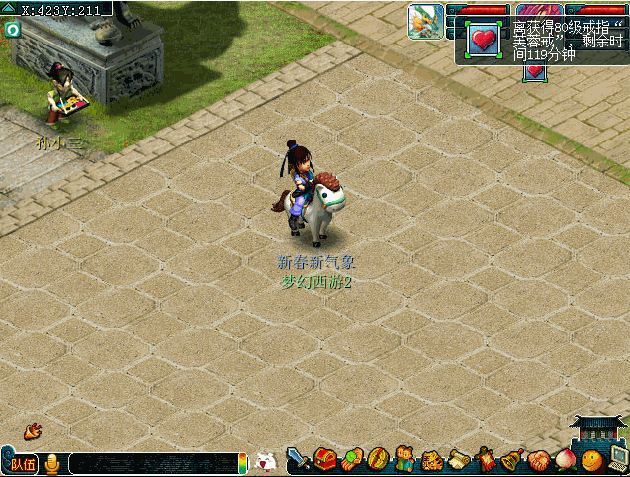Click the dragon pet portrait
Viewport: 630px width, 477px height.
coord(425,22)
